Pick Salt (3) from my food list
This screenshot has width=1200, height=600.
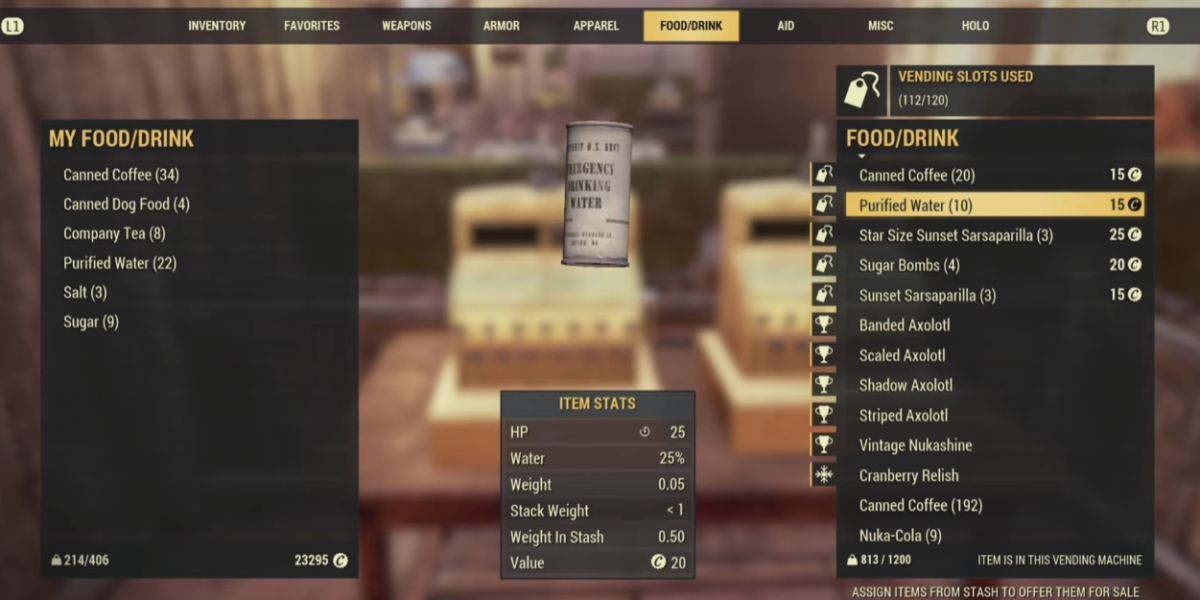pyautogui.click(x=85, y=293)
